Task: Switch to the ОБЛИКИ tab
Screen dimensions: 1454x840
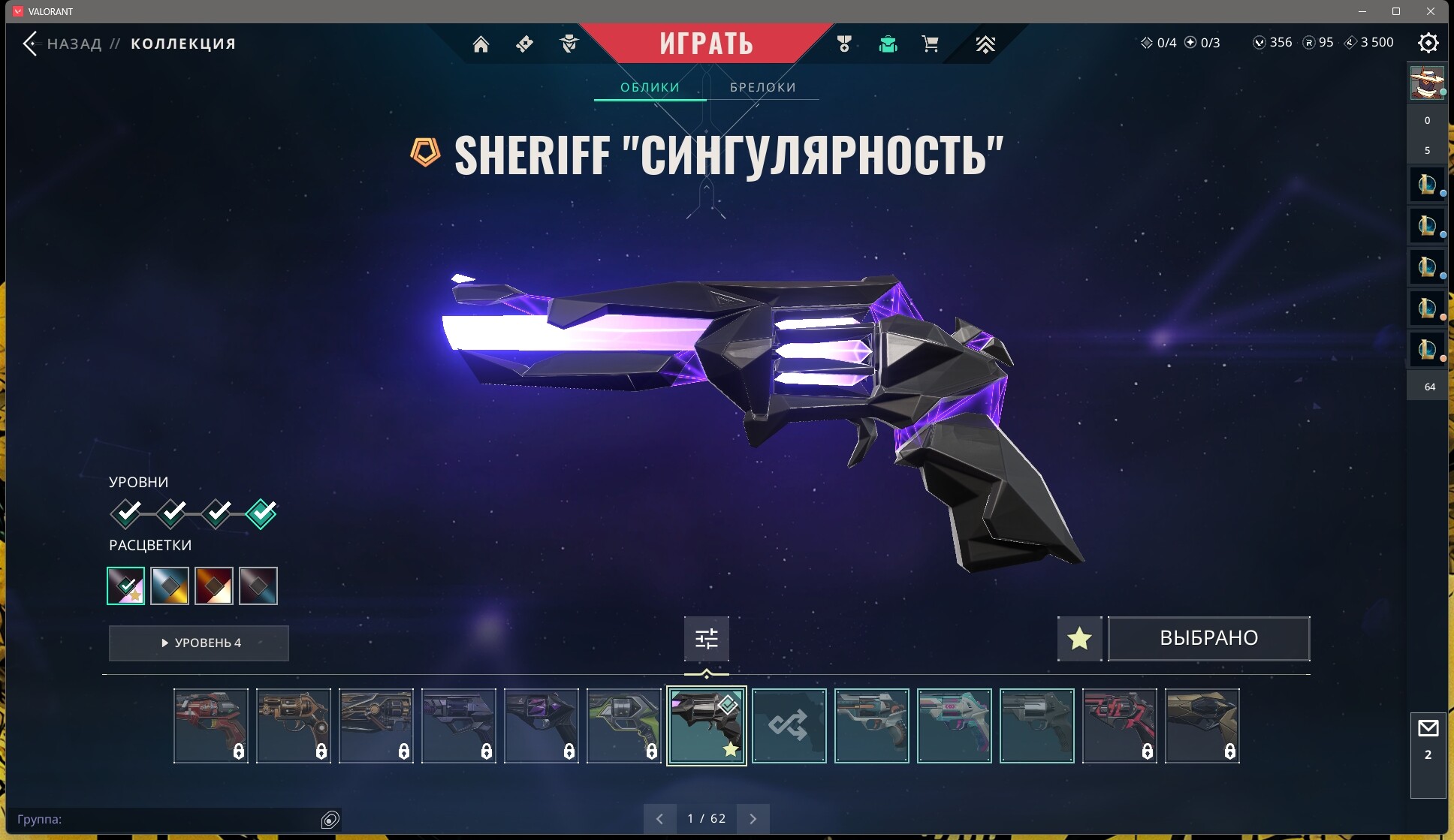Action: pos(649,87)
